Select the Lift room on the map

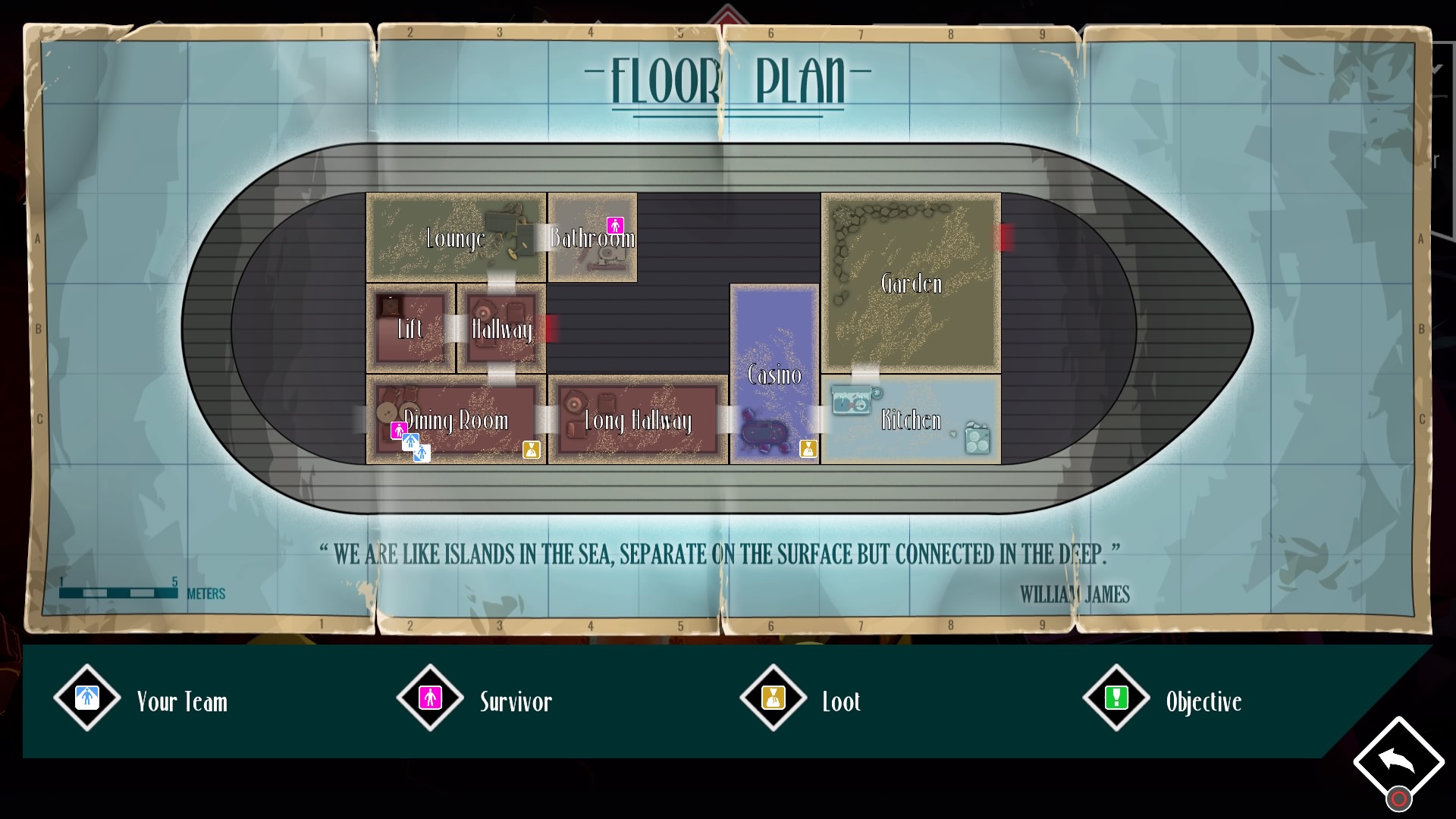tap(410, 330)
